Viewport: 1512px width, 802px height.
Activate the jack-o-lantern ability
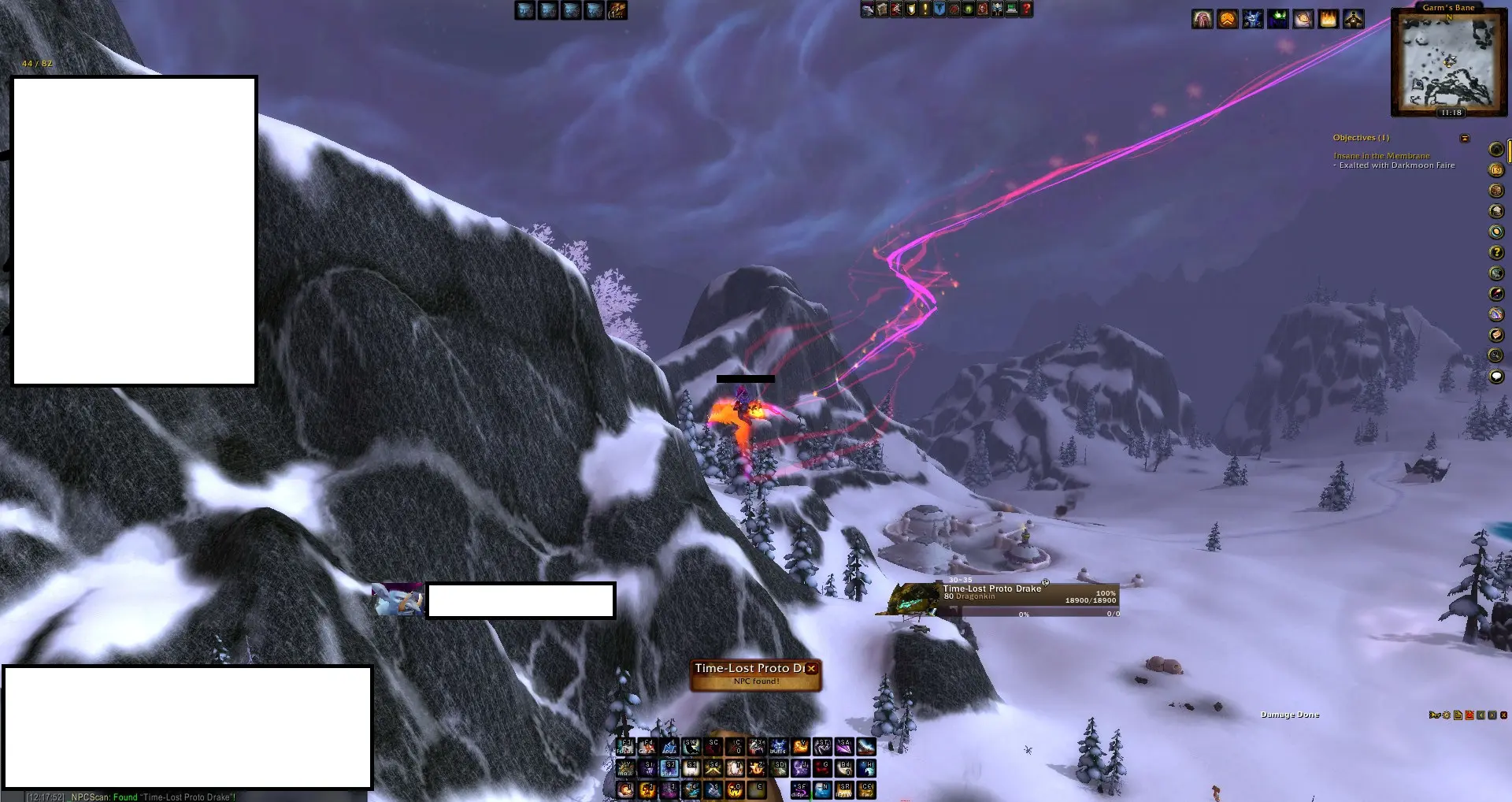click(x=736, y=789)
